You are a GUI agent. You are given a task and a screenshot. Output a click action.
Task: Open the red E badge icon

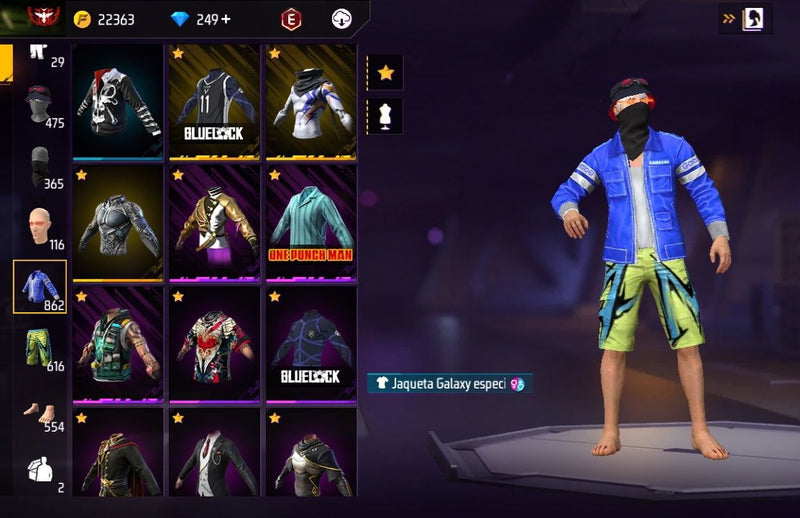[x=291, y=19]
